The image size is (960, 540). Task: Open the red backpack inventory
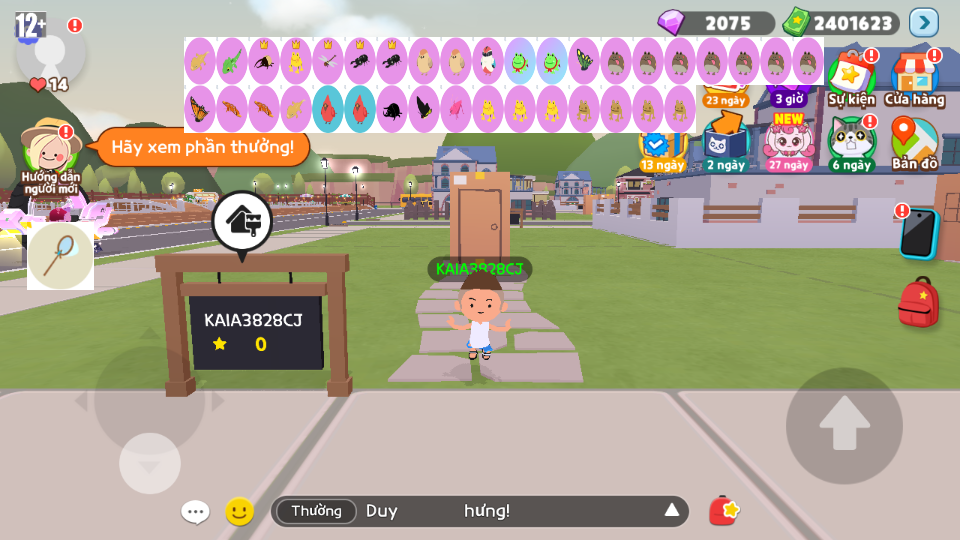[x=918, y=302]
